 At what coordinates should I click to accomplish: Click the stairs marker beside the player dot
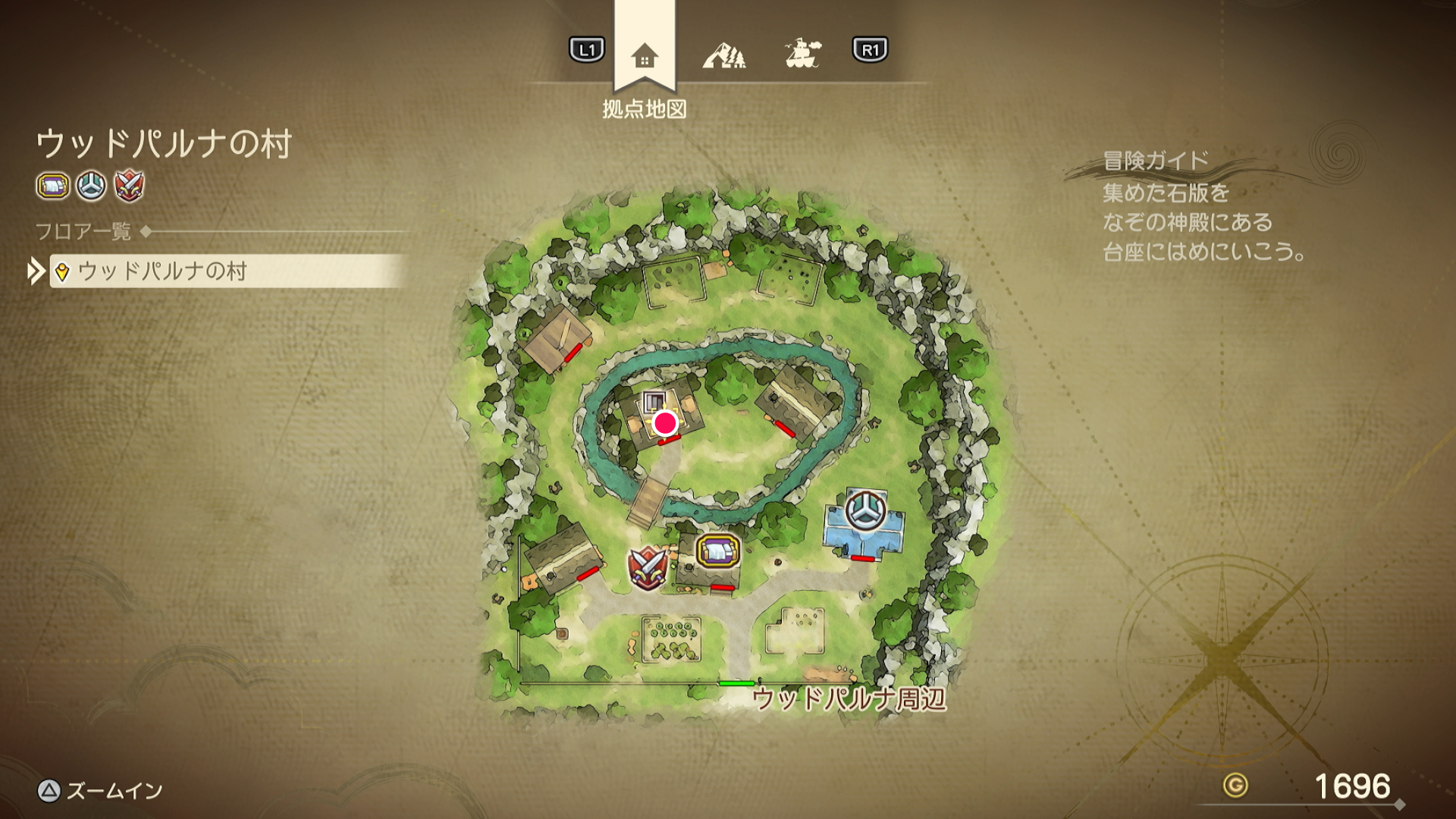(x=654, y=403)
